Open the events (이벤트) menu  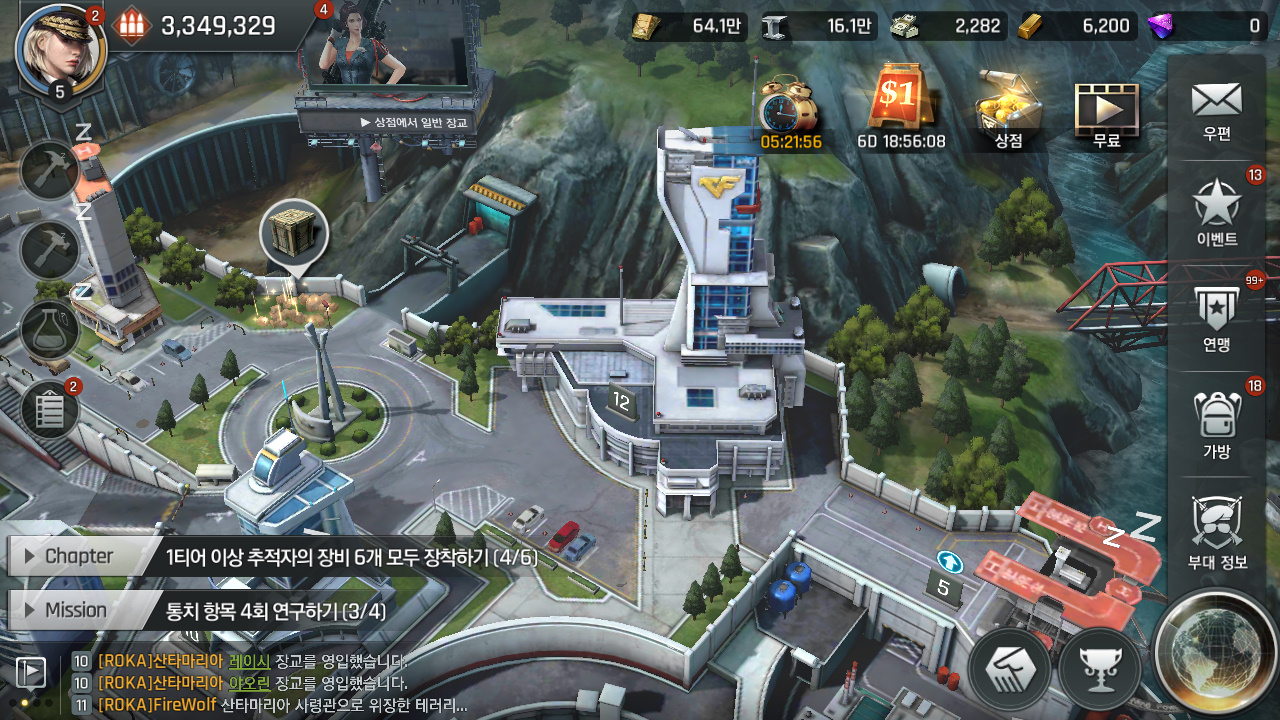click(x=1216, y=212)
